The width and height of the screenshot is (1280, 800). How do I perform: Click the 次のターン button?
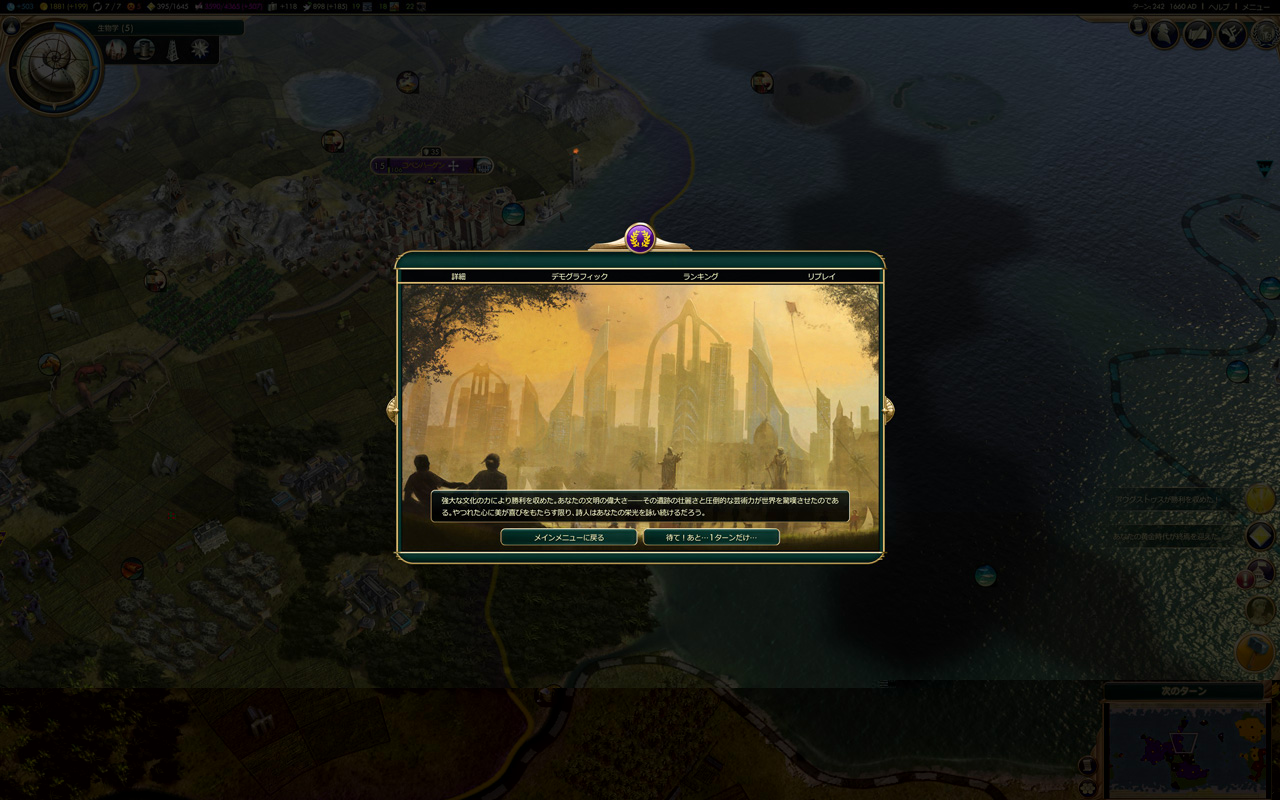click(1184, 691)
